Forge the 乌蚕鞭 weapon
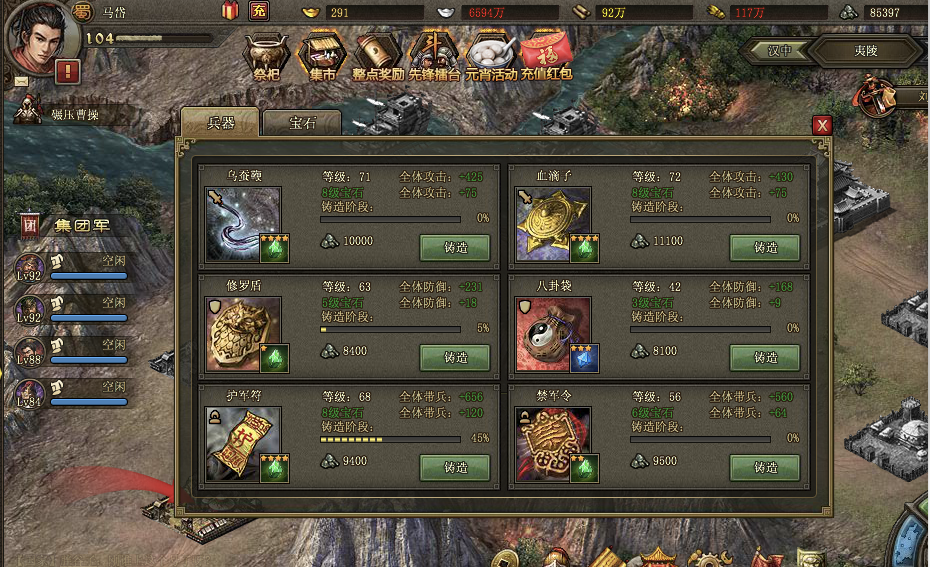The width and height of the screenshot is (930, 567). [x=455, y=247]
